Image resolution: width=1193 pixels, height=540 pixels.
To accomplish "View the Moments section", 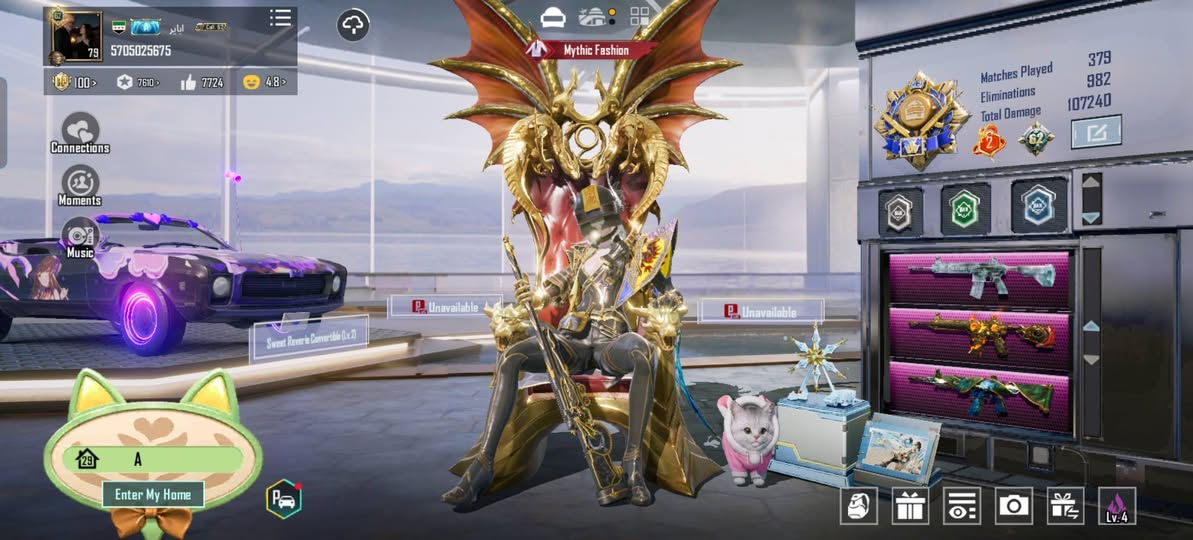I will click(x=80, y=185).
